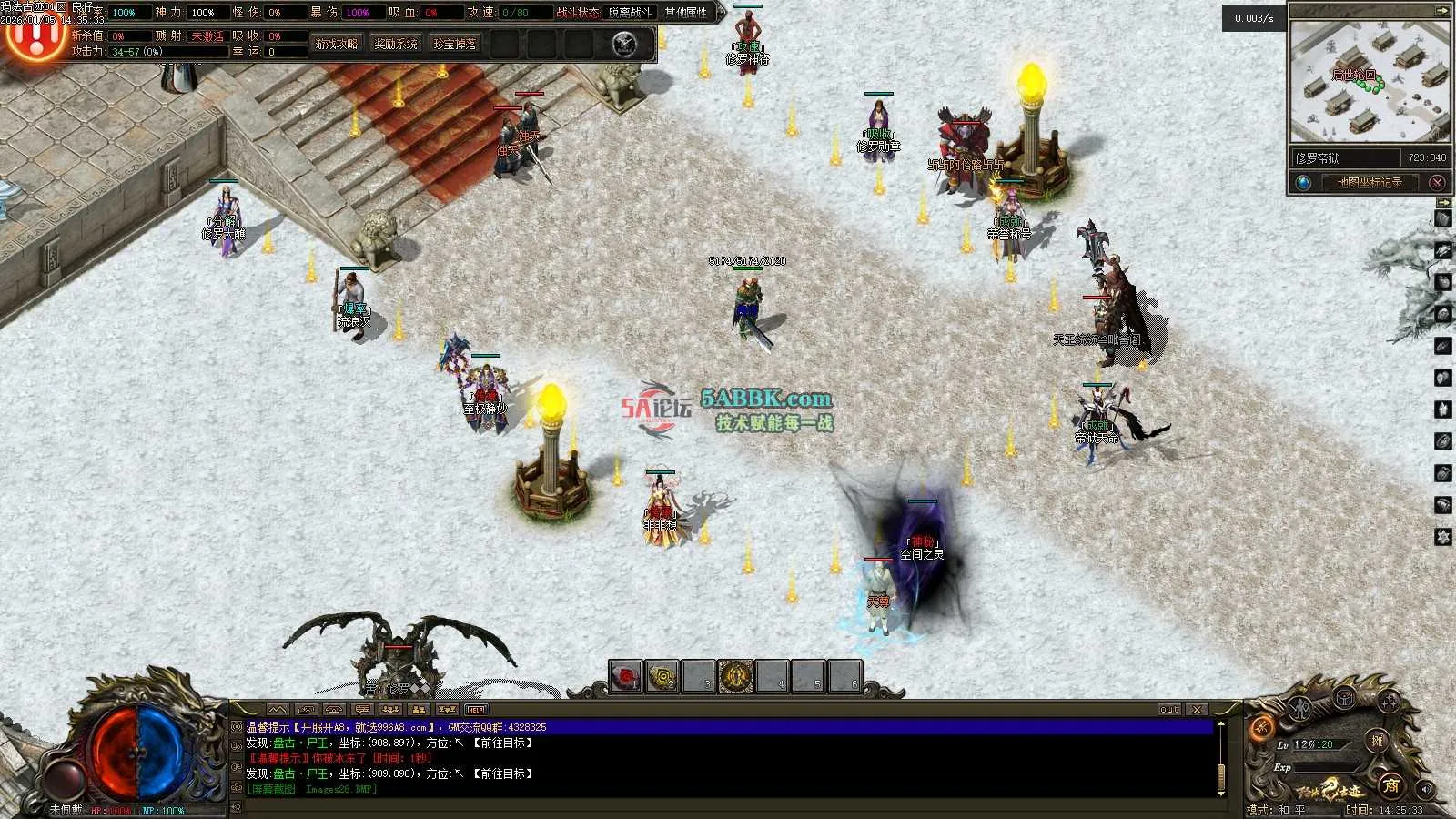Open the 地图坐标记录 map coordinate record

(x=1370, y=182)
